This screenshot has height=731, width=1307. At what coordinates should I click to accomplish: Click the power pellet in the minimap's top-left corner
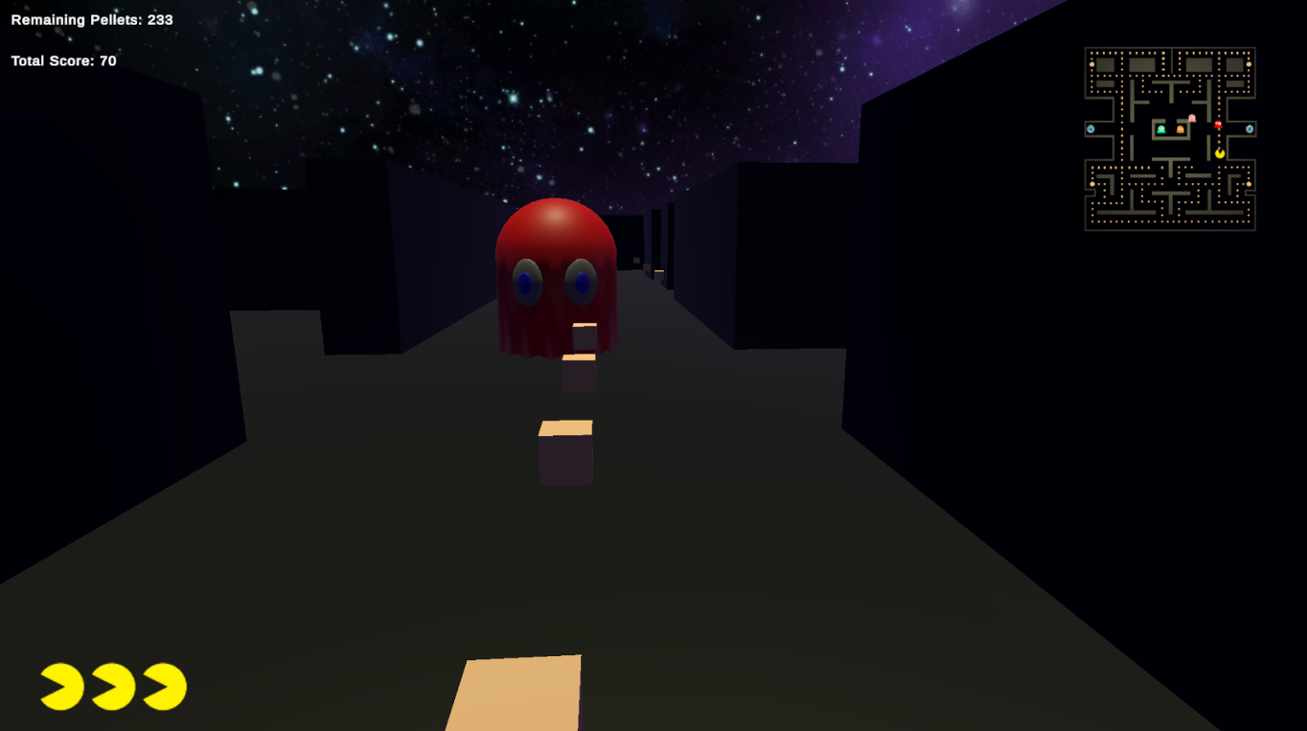(1092, 64)
